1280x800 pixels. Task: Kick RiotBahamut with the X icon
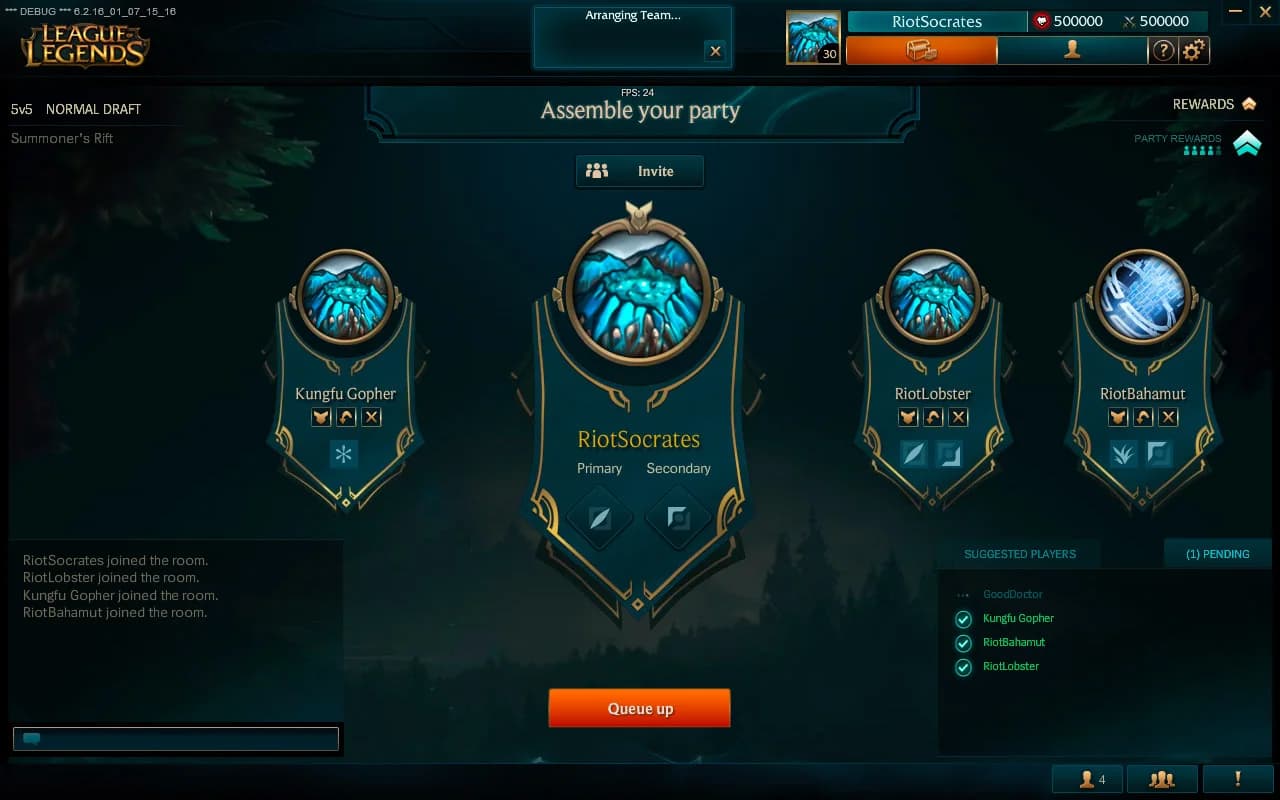pyautogui.click(x=1169, y=417)
